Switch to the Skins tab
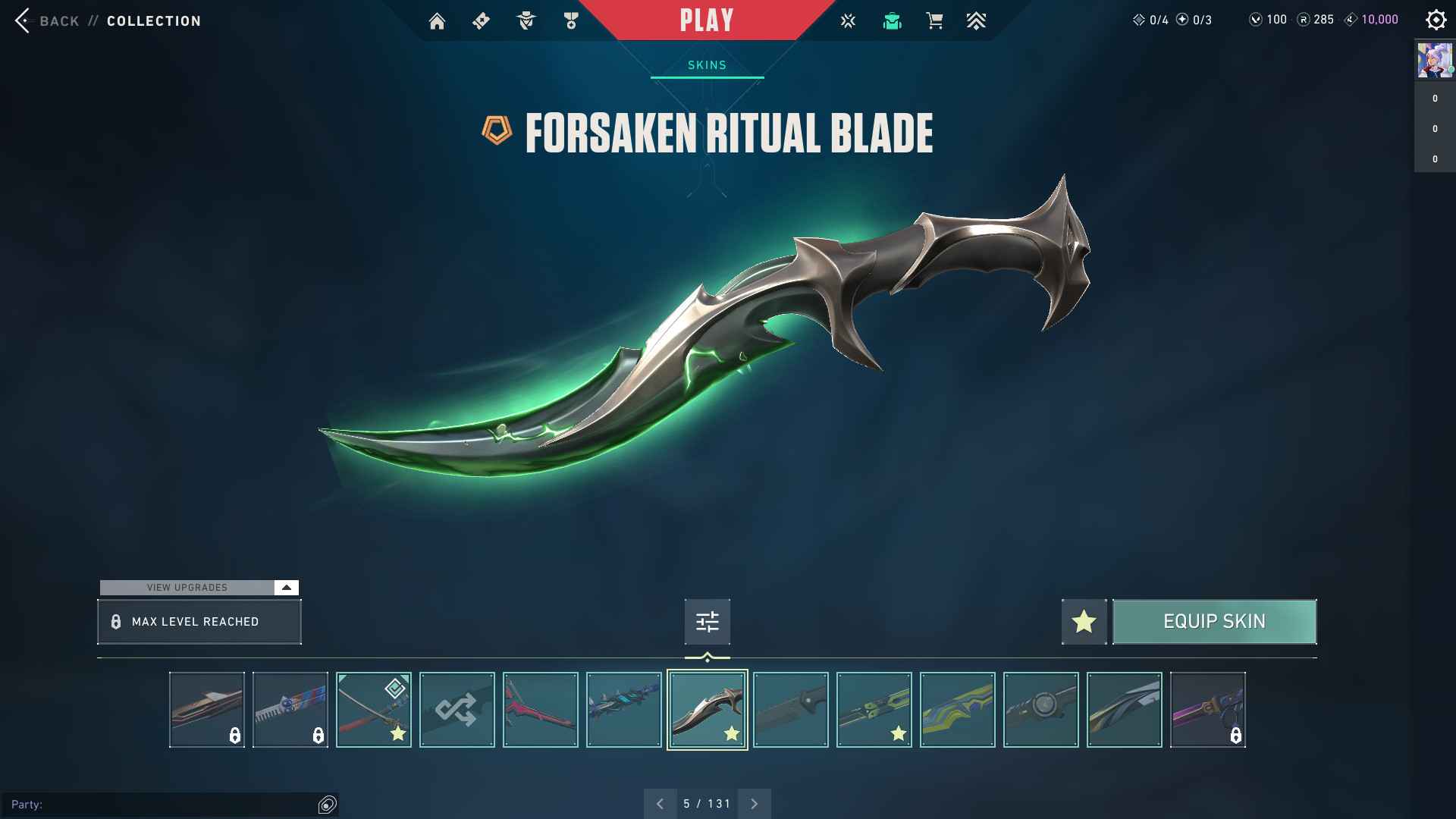1456x819 pixels. pyautogui.click(x=707, y=64)
